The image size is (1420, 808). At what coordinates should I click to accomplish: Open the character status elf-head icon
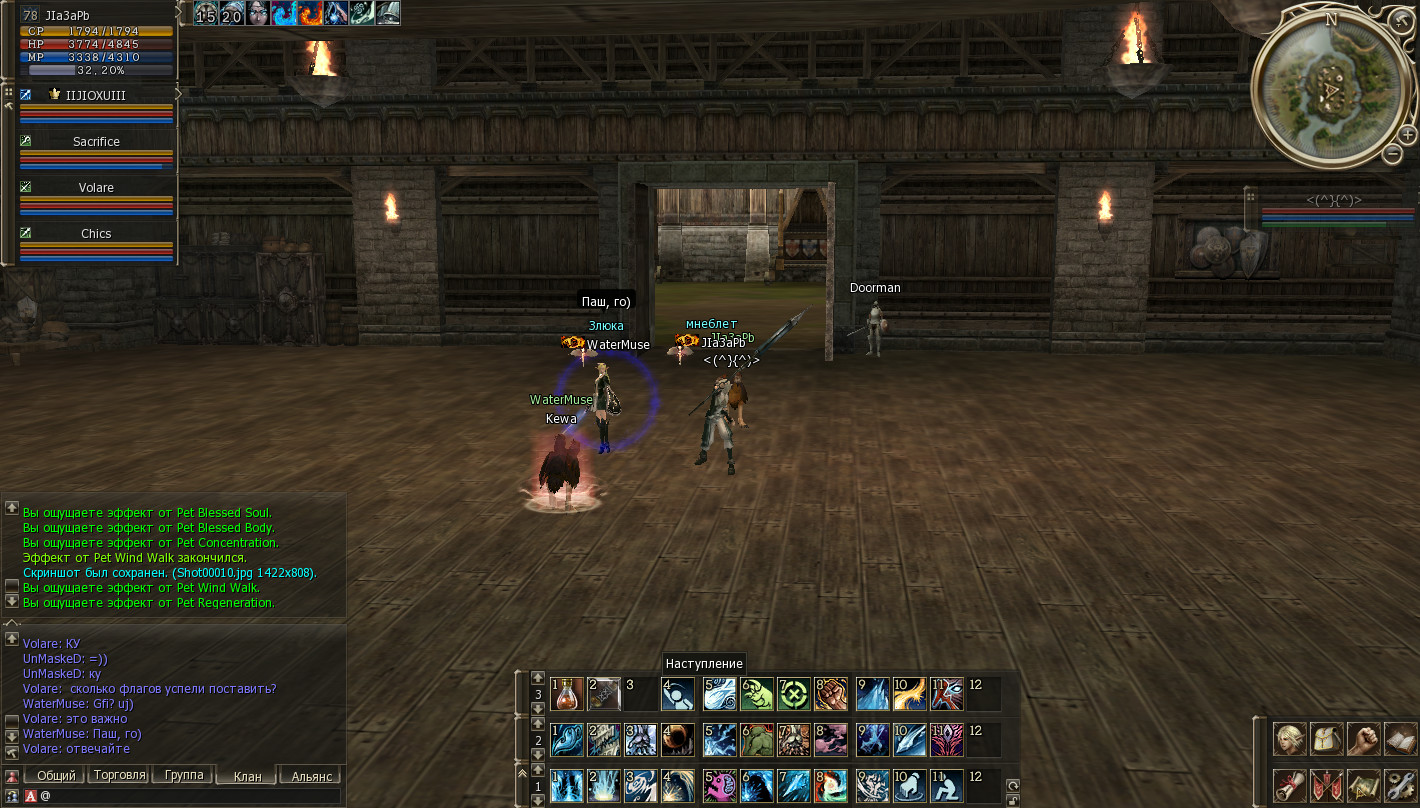click(x=1289, y=739)
